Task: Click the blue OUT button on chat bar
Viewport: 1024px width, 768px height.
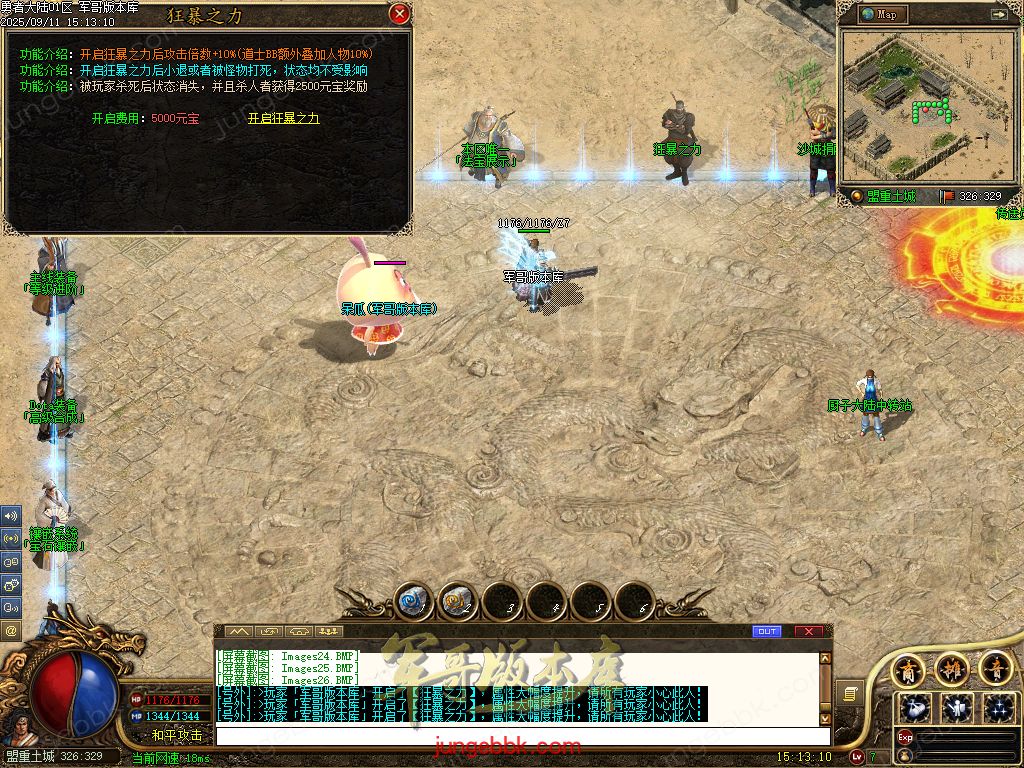Action: point(766,631)
